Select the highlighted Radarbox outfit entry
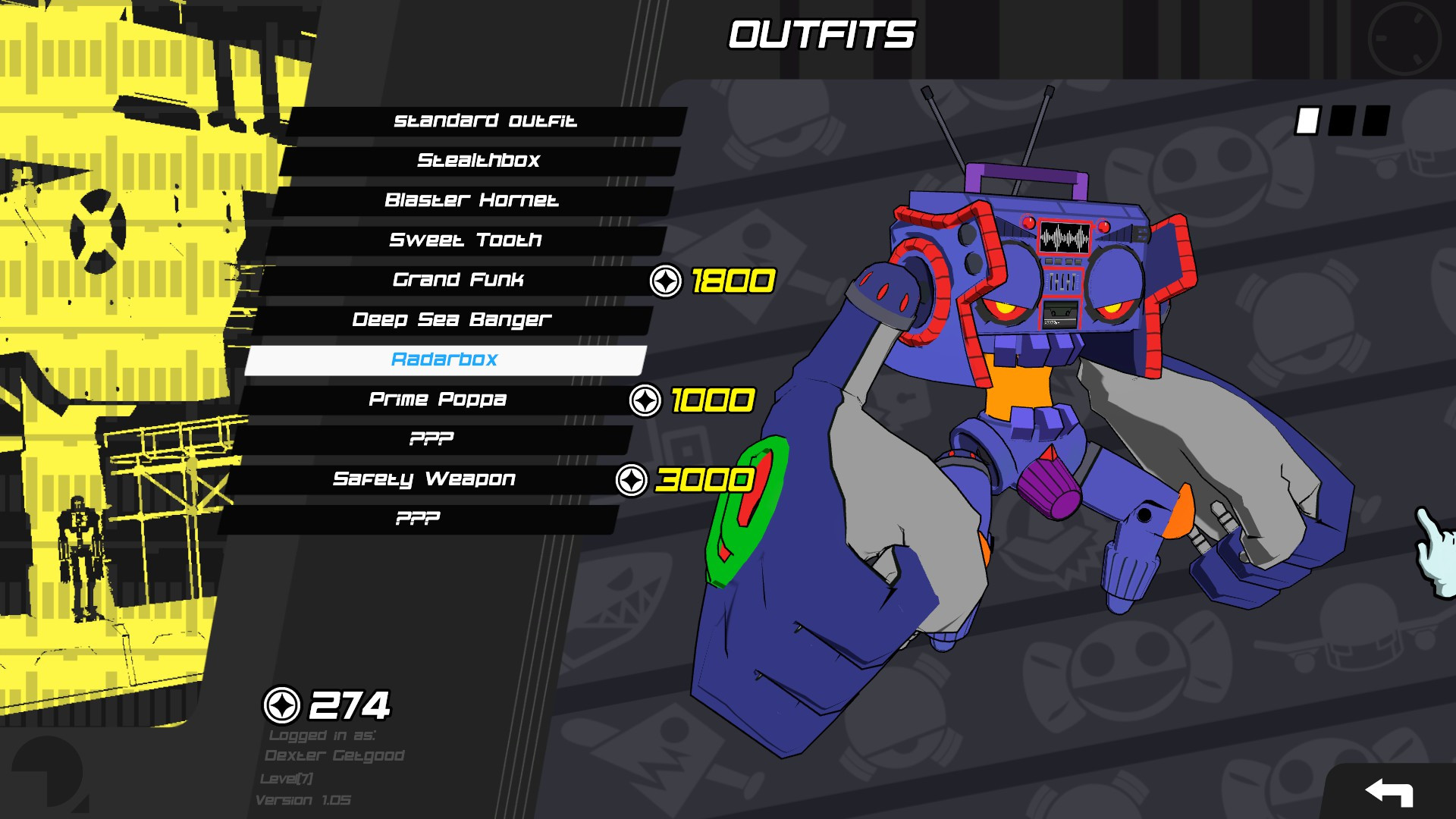The height and width of the screenshot is (819, 1456). [444, 359]
